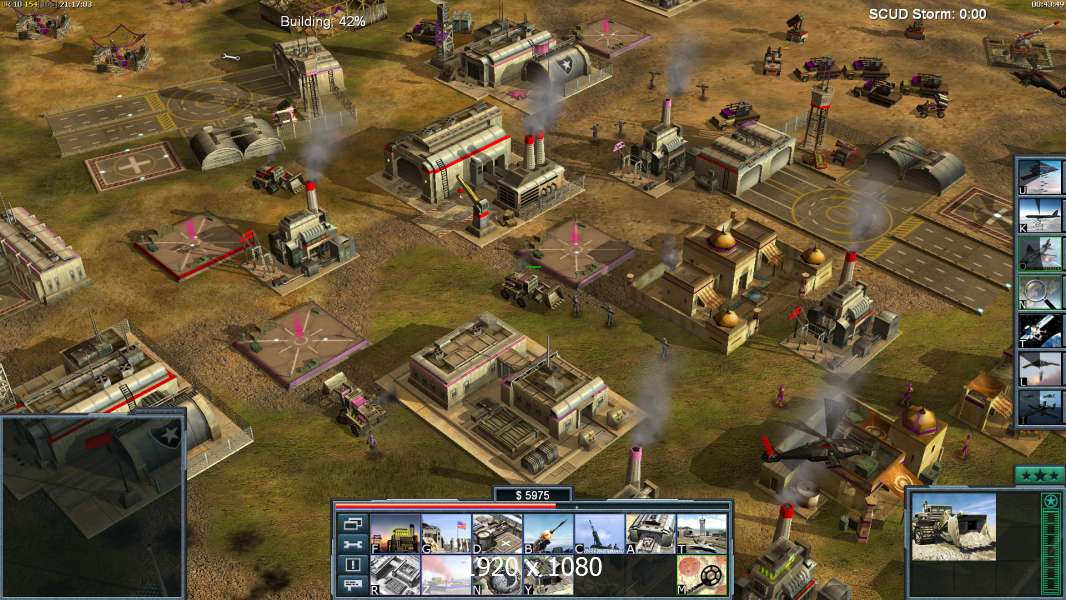Use the magnifying glass spy power
Image resolution: width=1066 pixels, height=600 pixels.
tap(1041, 292)
